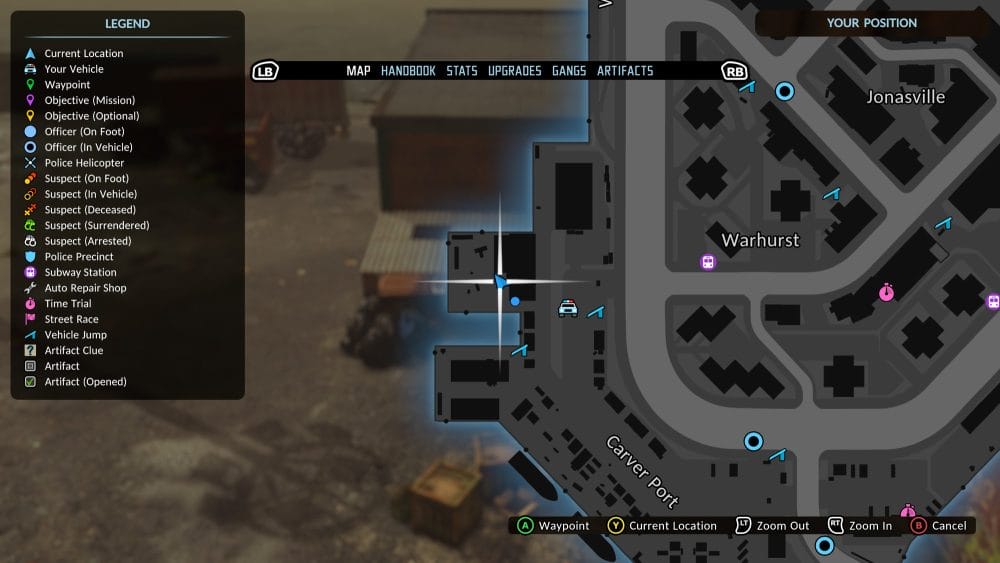Select the current location arrow on the map
1000x563 pixels.
[500, 282]
